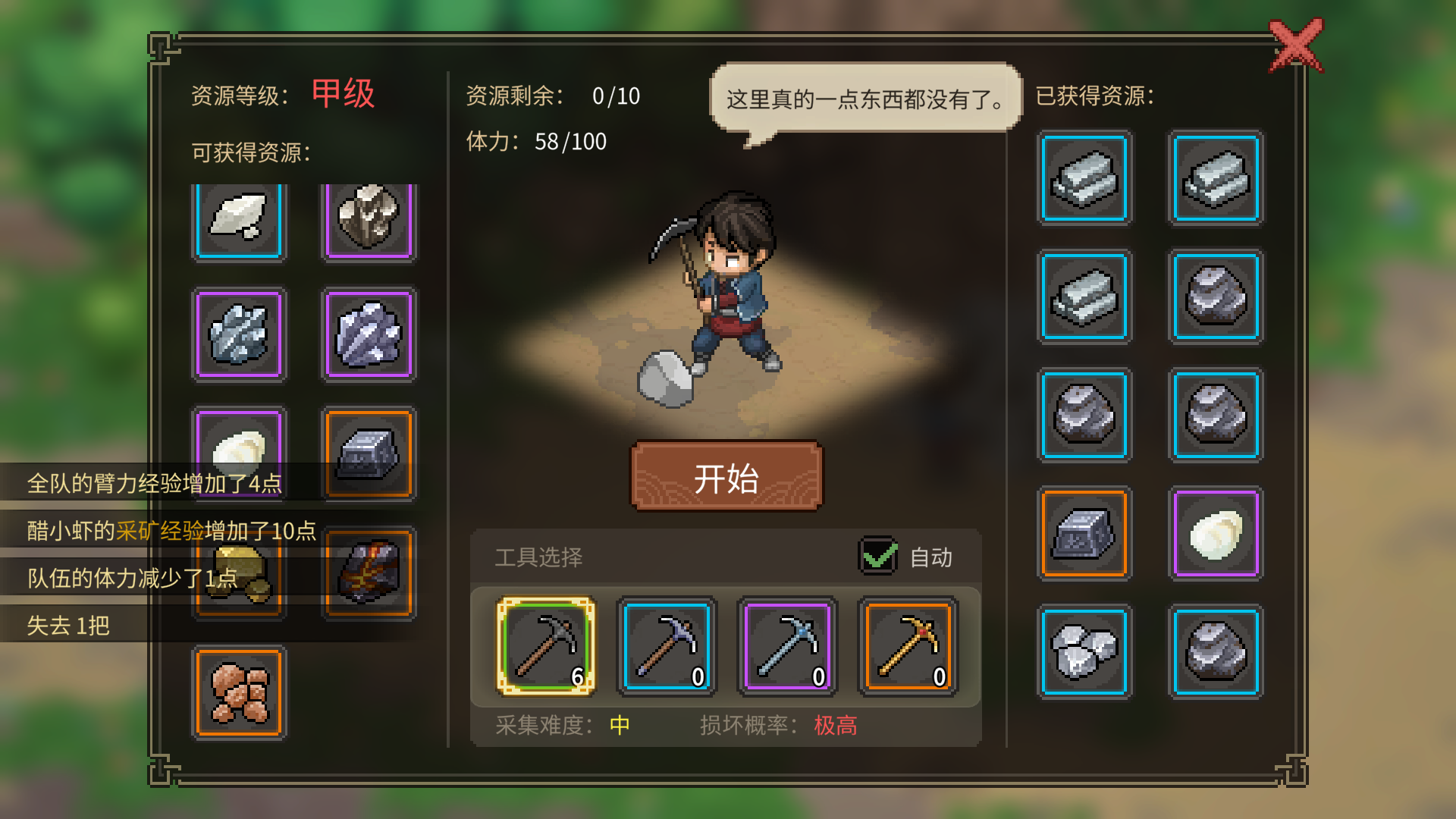The height and width of the screenshot is (819, 1456).
Task: Click the 体力 58/100 stamina display
Action: (x=535, y=142)
